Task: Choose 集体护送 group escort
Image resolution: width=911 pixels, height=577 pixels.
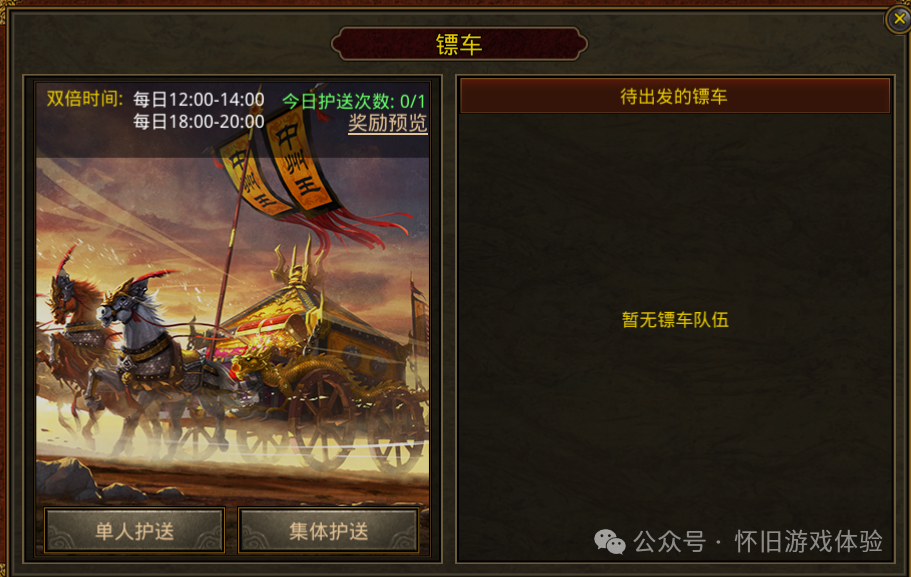Action: tap(329, 530)
